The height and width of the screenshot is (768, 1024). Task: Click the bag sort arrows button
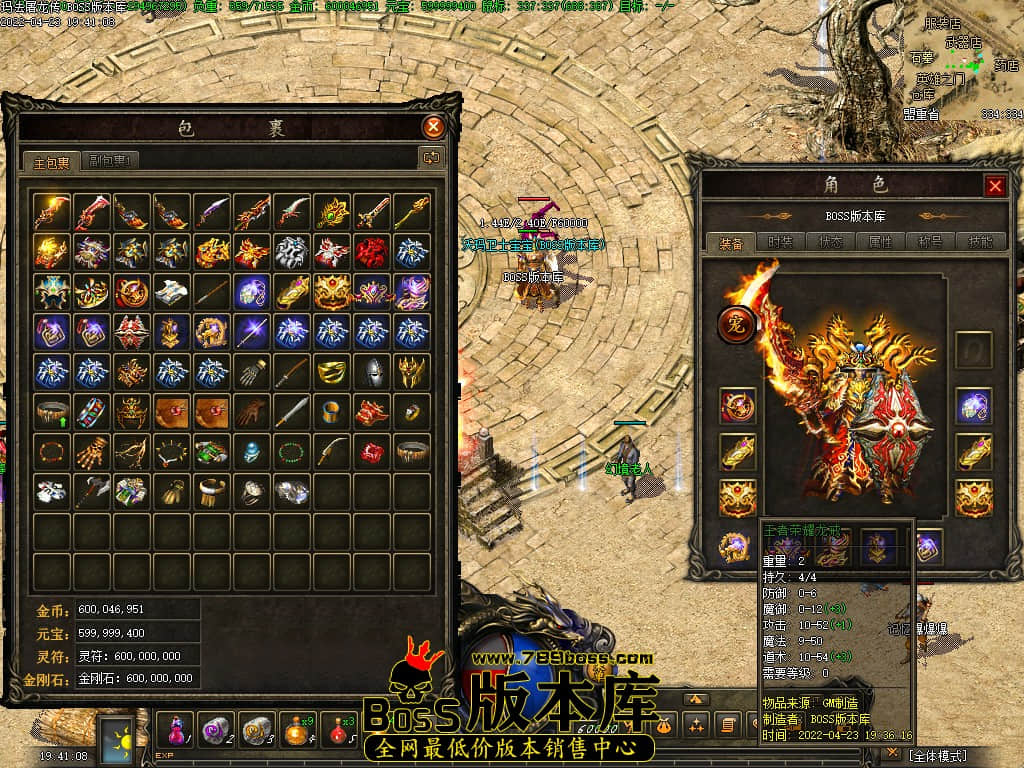tap(432, 157)
